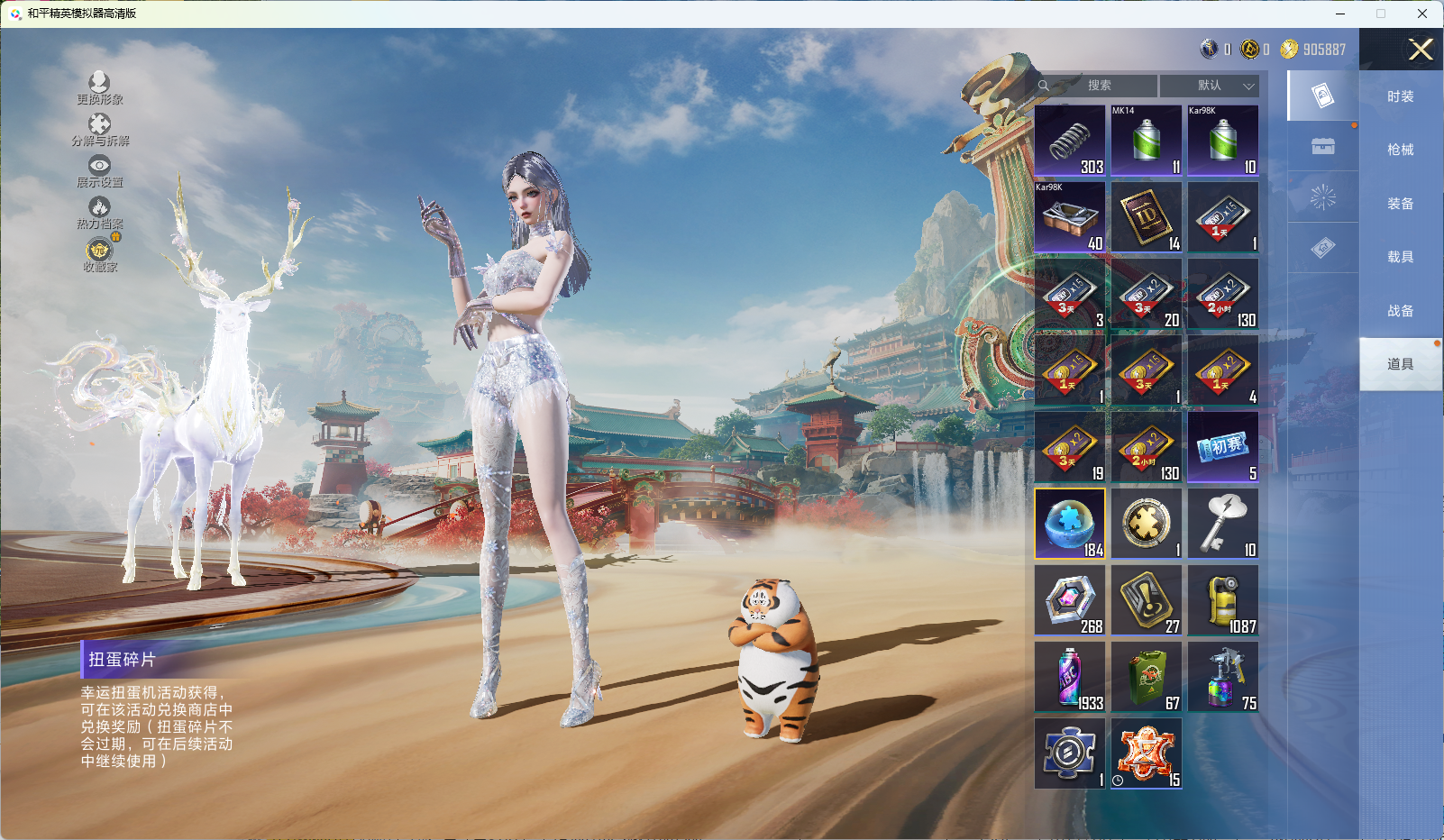Viewport: 1444px width, 840px height.
Task: Open the 收藏家 badge
Action: 99,251
